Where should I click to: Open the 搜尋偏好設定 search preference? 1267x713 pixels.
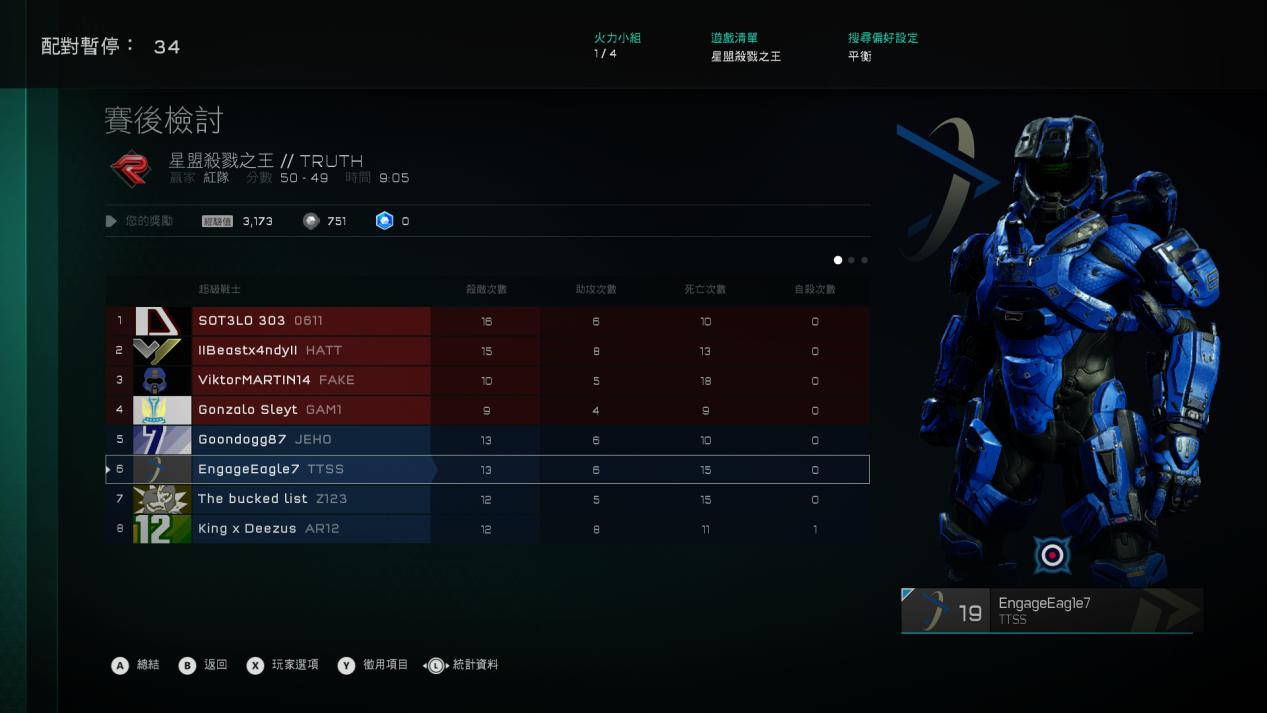pyautogui.click(x=882, y=47)
